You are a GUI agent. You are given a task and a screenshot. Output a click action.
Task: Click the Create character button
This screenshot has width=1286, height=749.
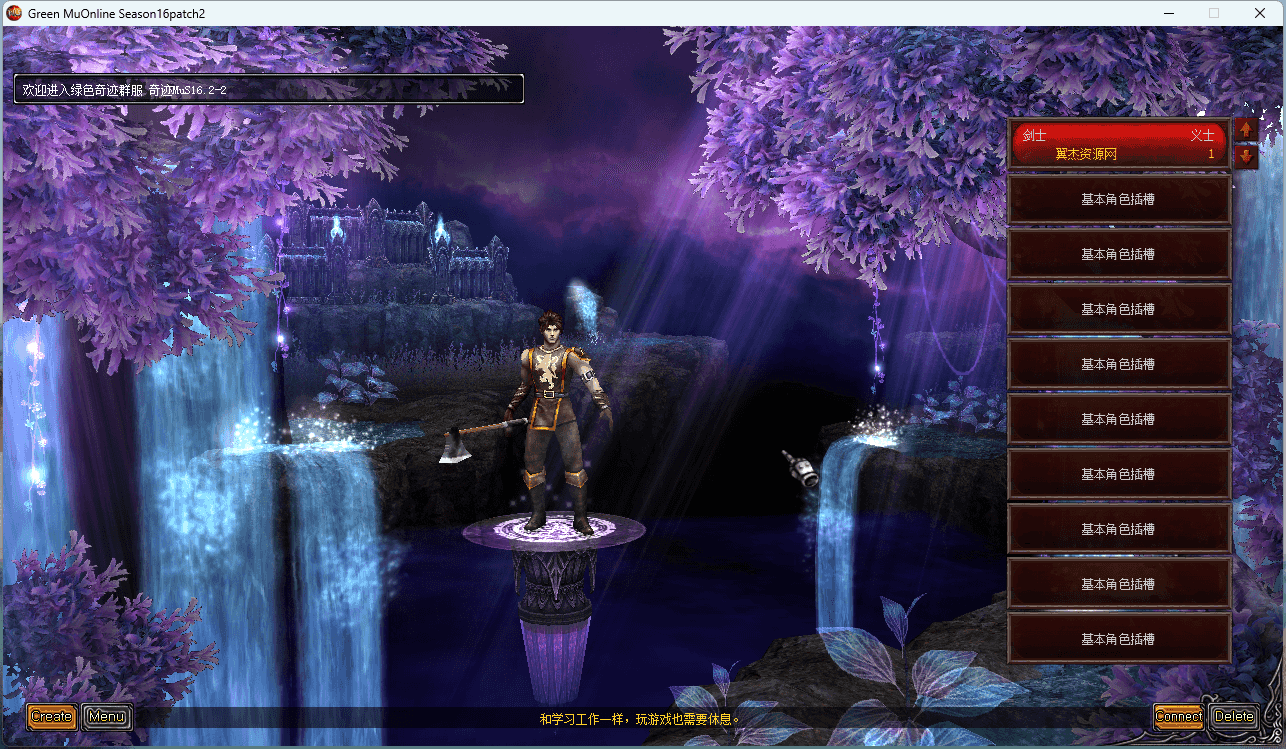click(51, 716)
